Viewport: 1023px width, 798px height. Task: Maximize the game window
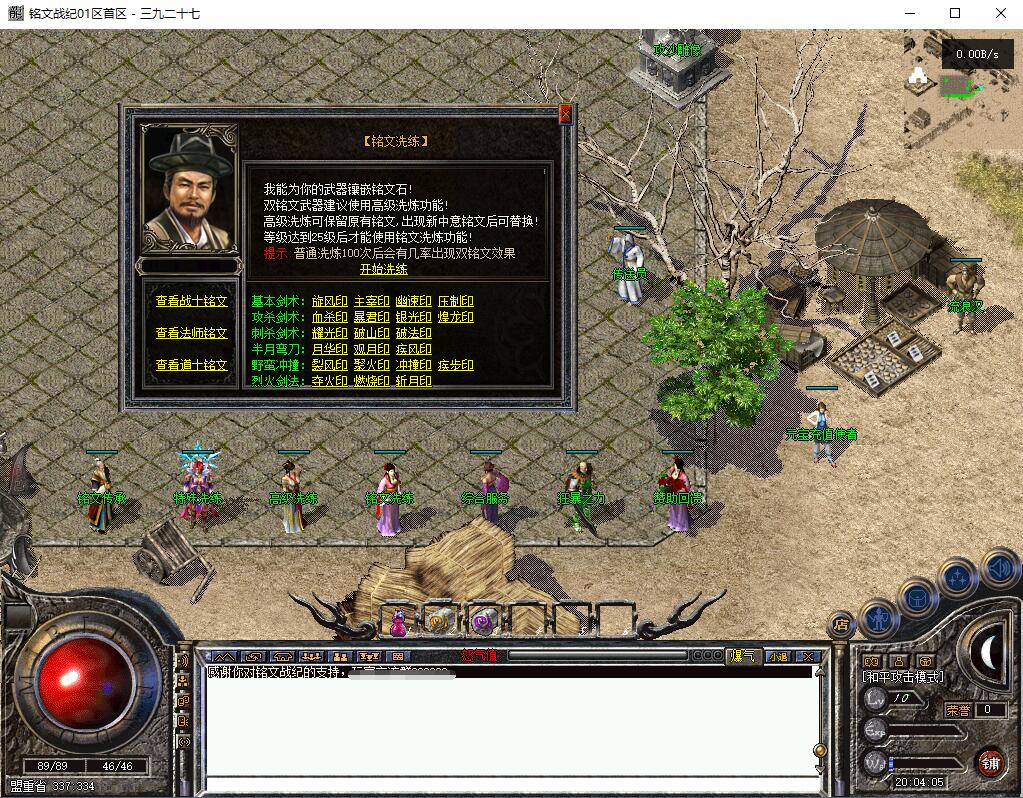[955, 13]
